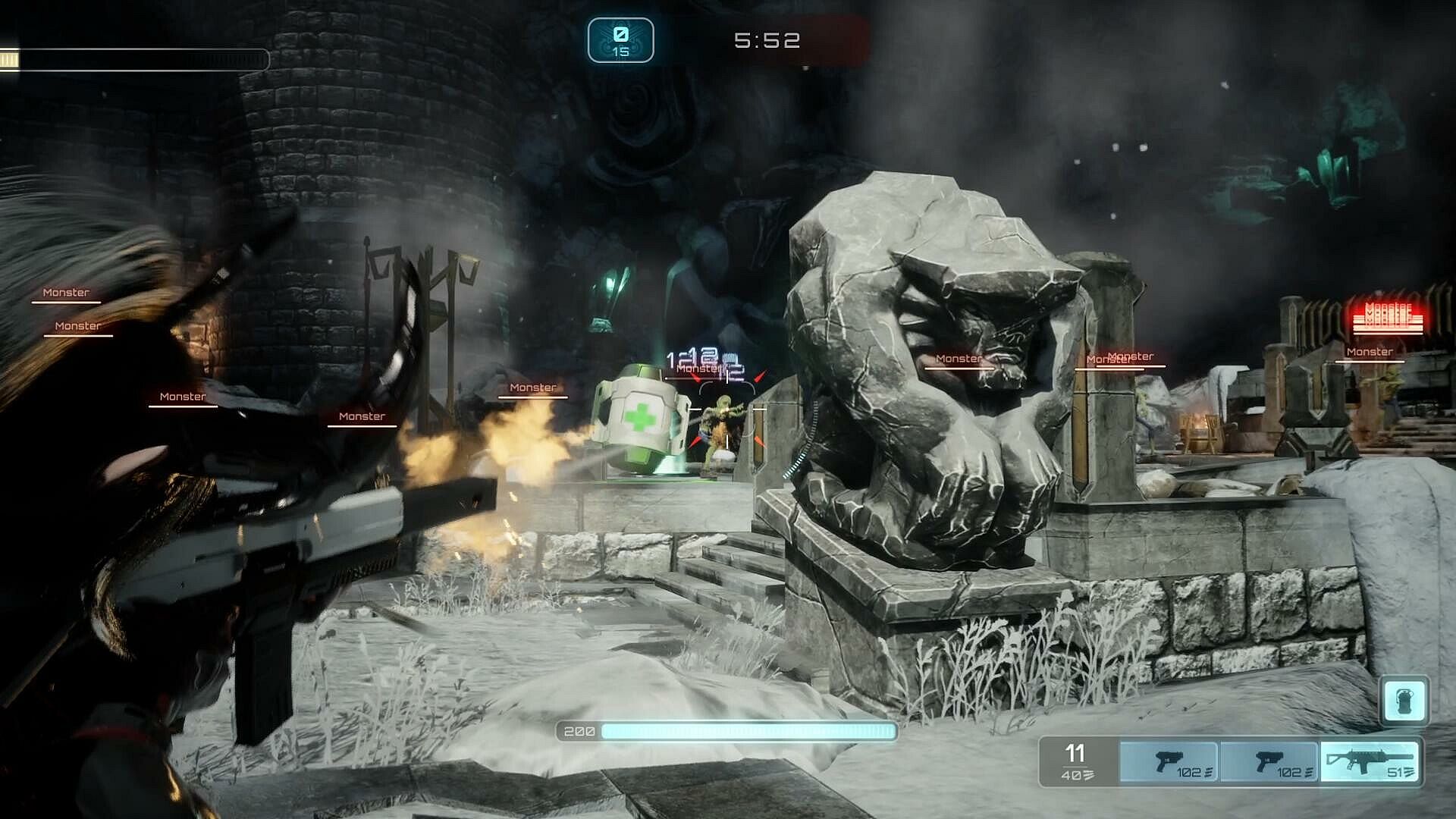Activate the grenade item icon
The height and width of the screenshot is (819, 1456).
coord(1404,700)
